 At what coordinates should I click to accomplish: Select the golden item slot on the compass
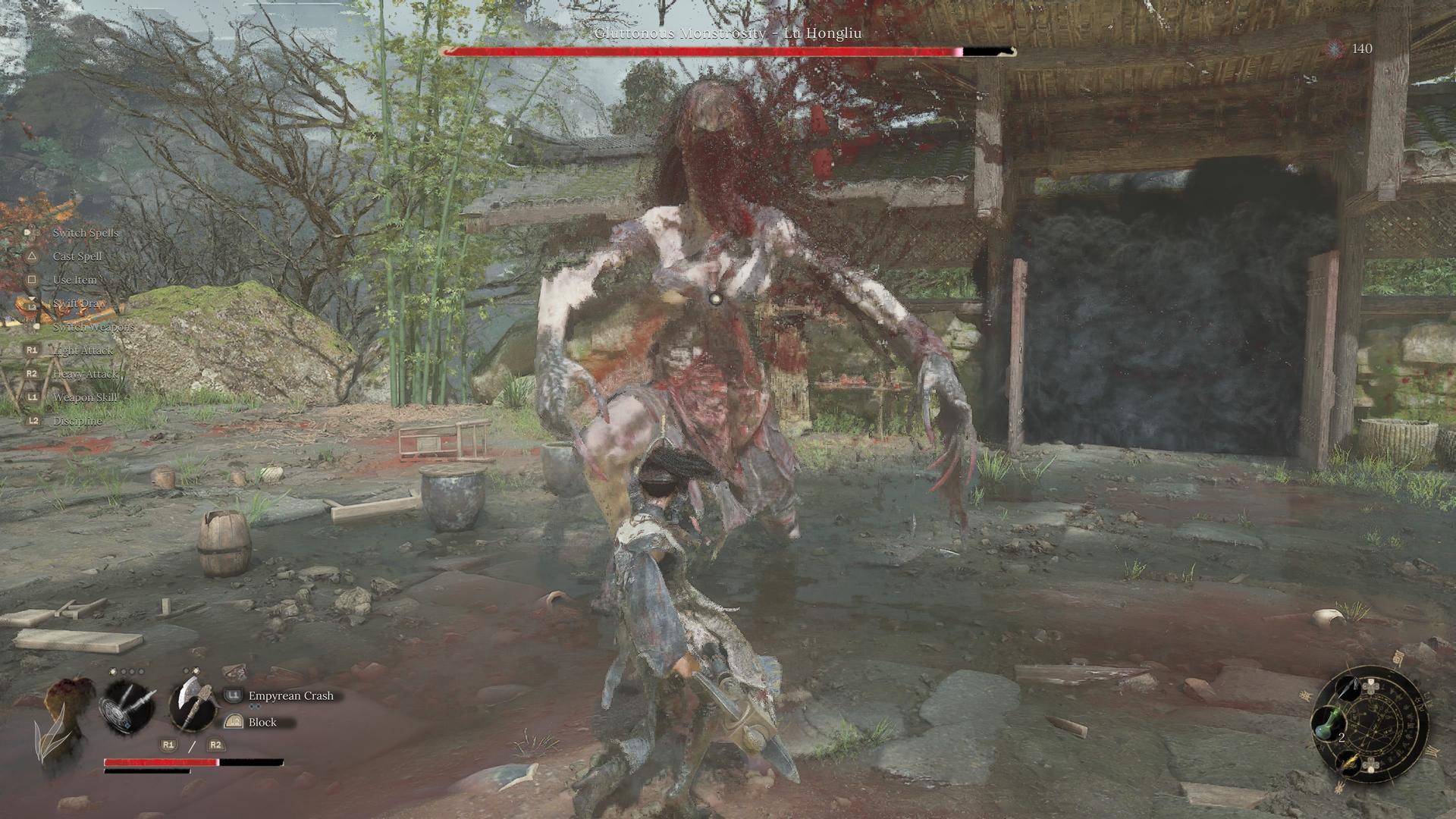(1351, 761)
